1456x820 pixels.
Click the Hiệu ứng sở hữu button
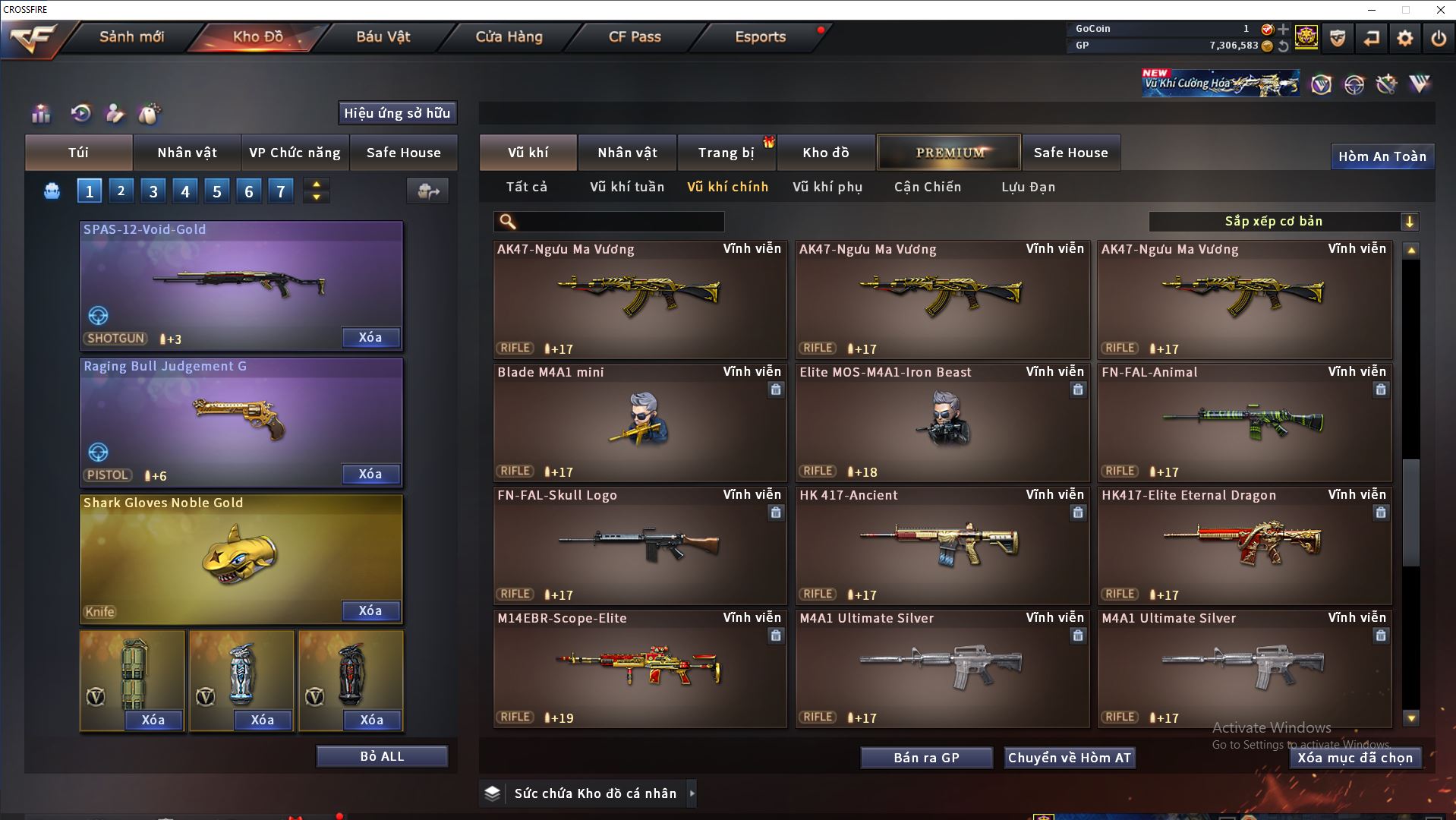[x=397, y=113]
